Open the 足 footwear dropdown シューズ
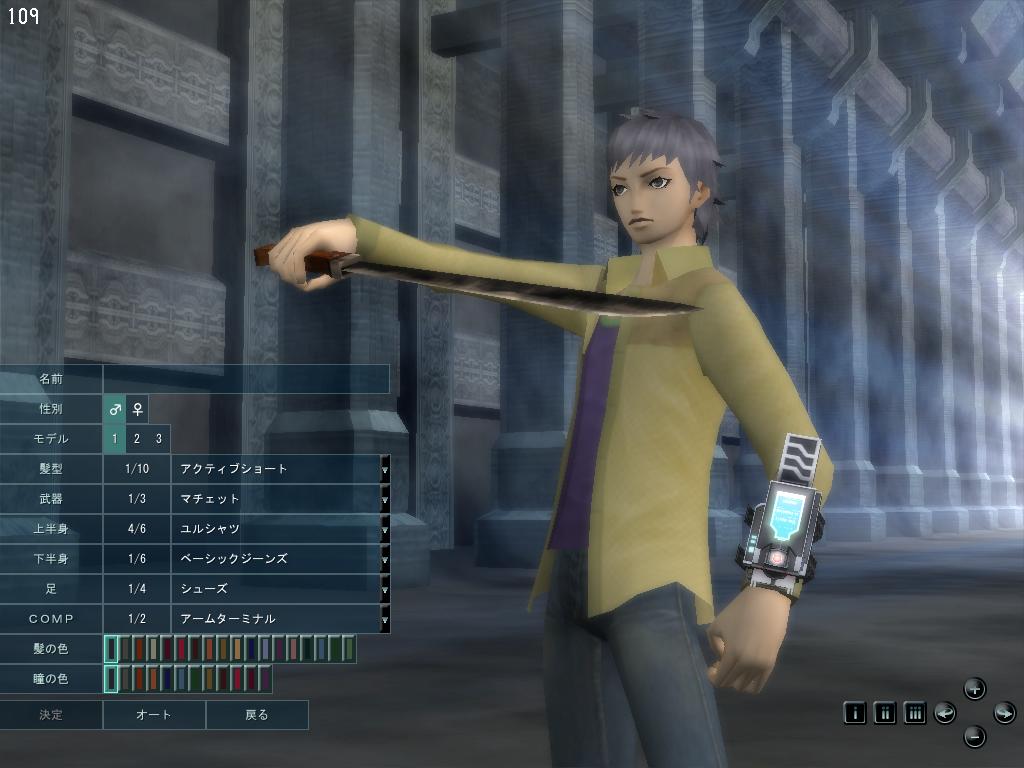The width and height of the screenshot is (1024, 768). coord(385,589)
